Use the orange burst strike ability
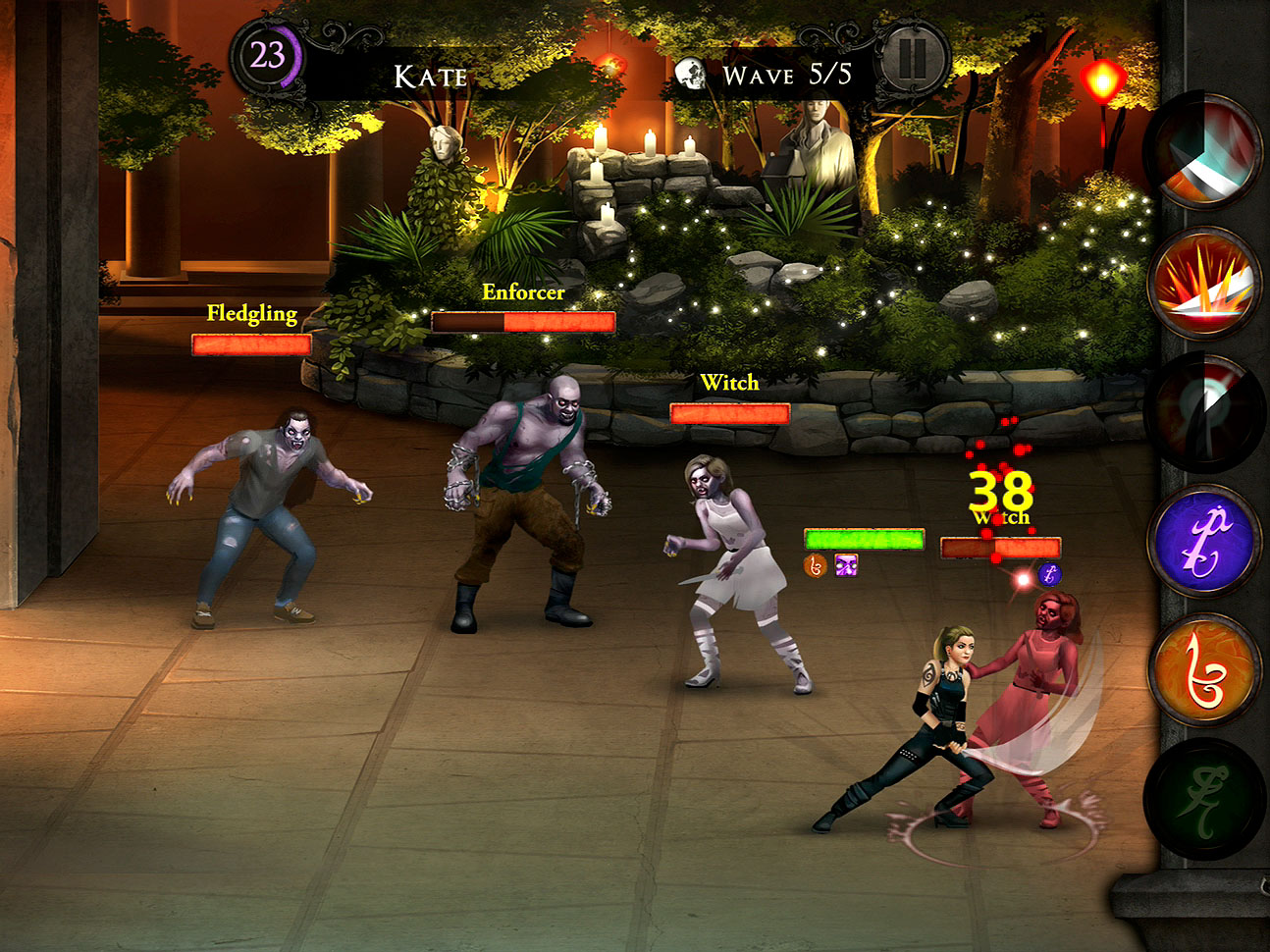The width and height of the screenshot is (1270, 952). (1206, 282)
